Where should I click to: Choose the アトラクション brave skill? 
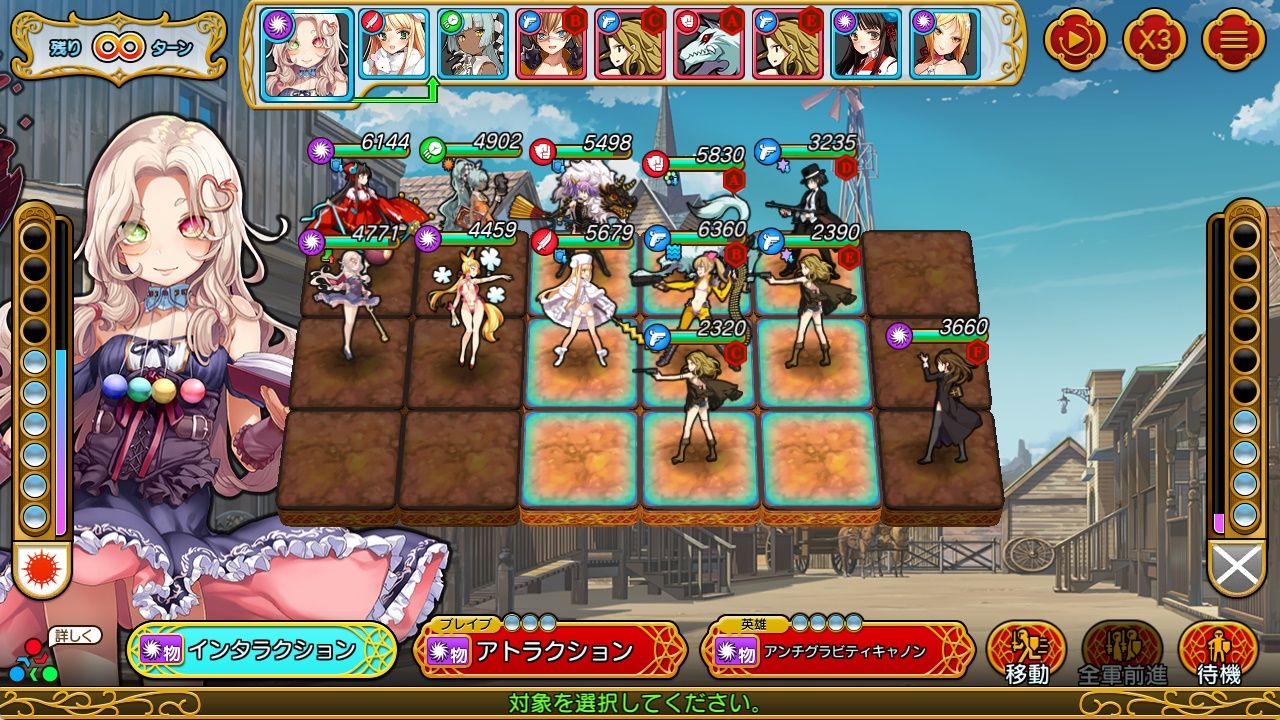(549, 651)
